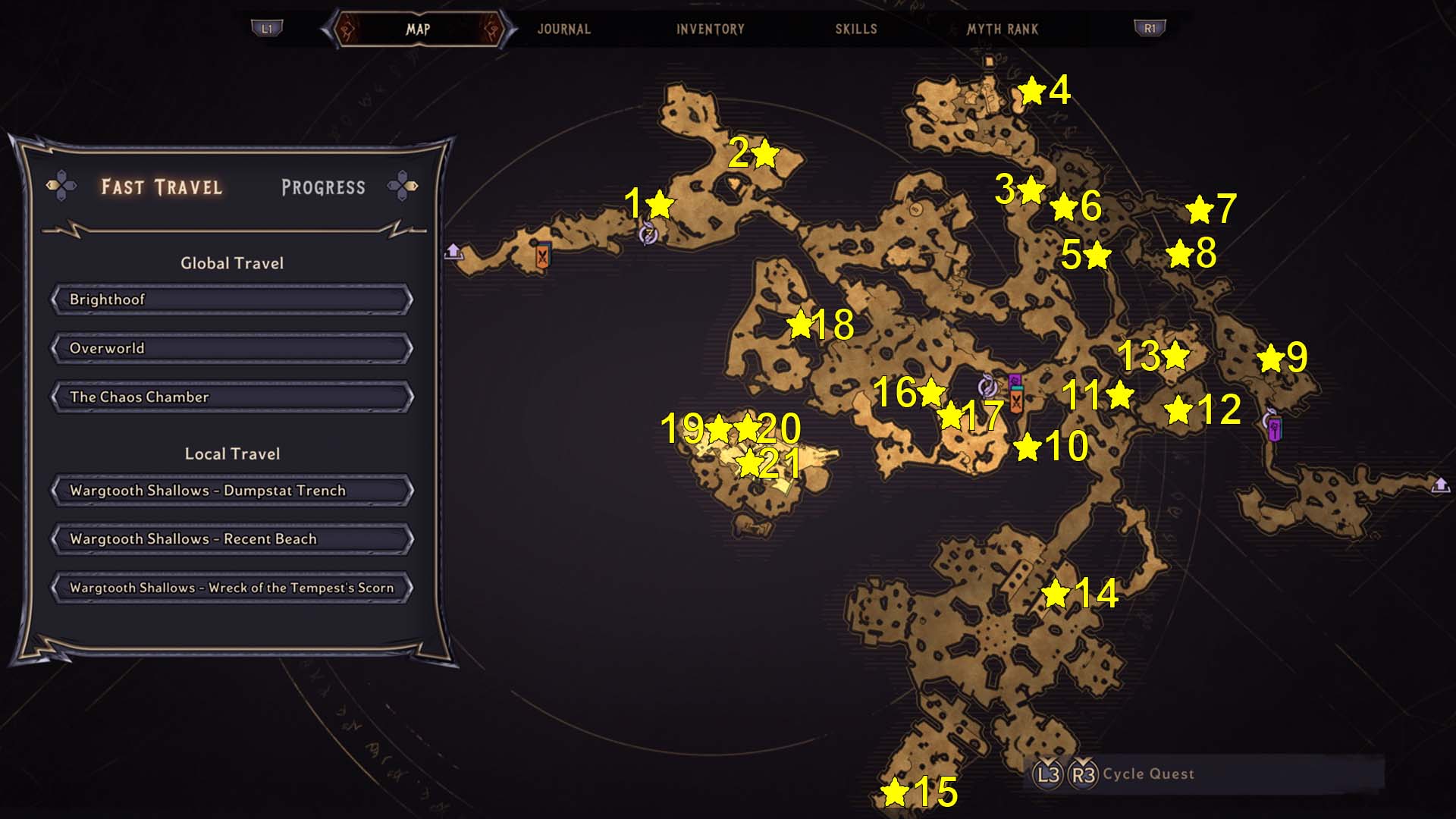
Task: Select the orange quest banner on the western path
Action: click(x=542, y=256)
